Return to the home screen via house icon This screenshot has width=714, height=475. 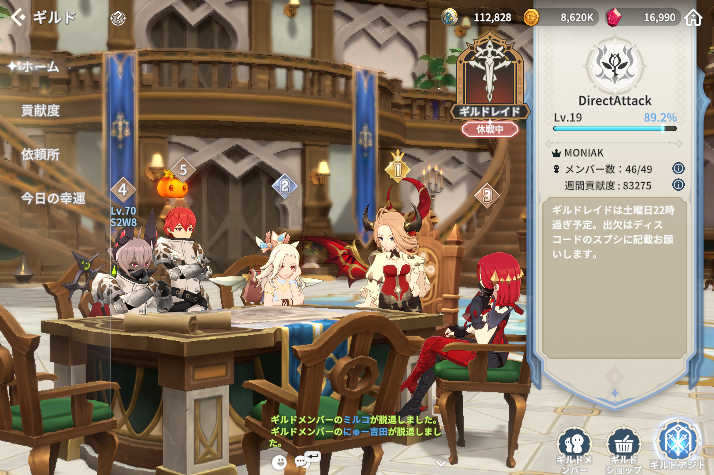694,17
